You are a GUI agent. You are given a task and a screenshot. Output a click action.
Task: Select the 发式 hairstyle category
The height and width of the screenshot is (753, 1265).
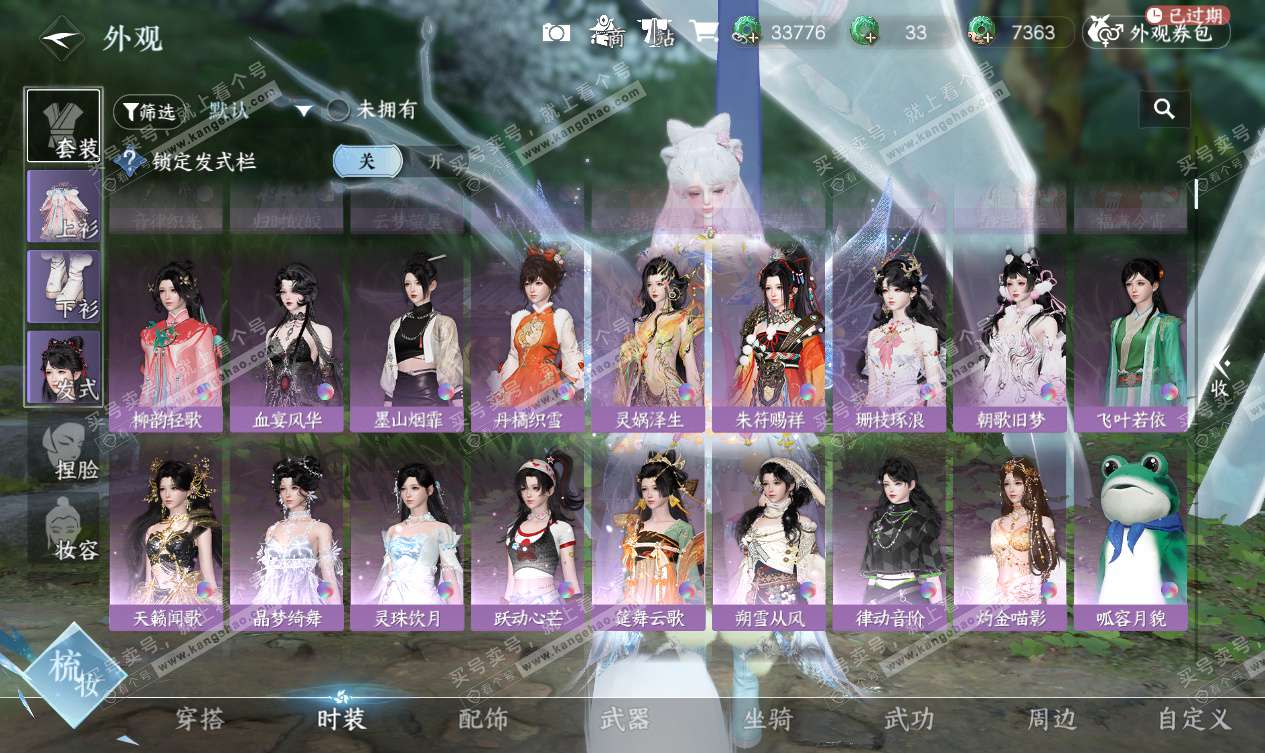tap(64, 368)
